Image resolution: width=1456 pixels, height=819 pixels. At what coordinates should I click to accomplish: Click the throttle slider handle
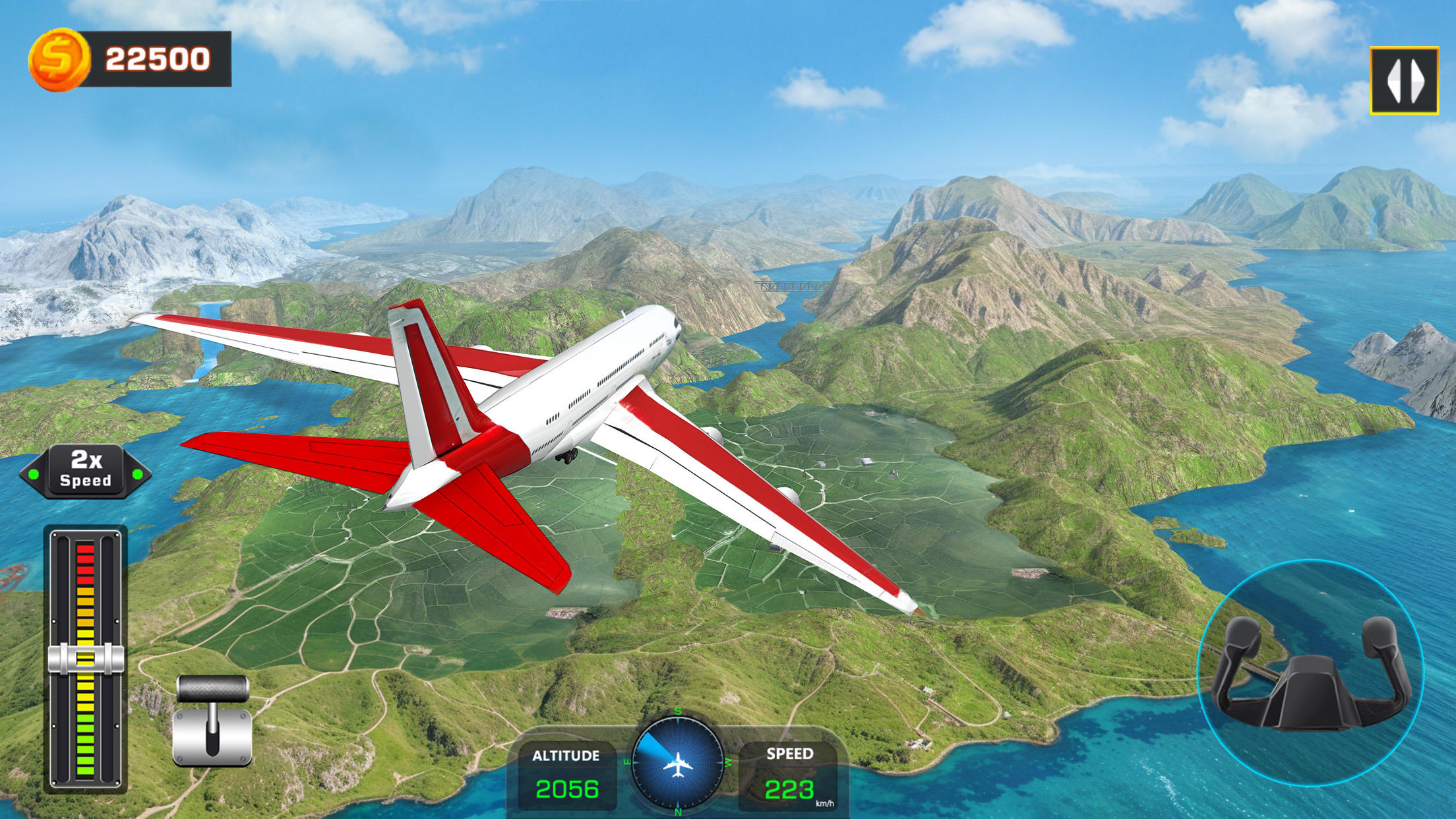[x=86, y=658]
